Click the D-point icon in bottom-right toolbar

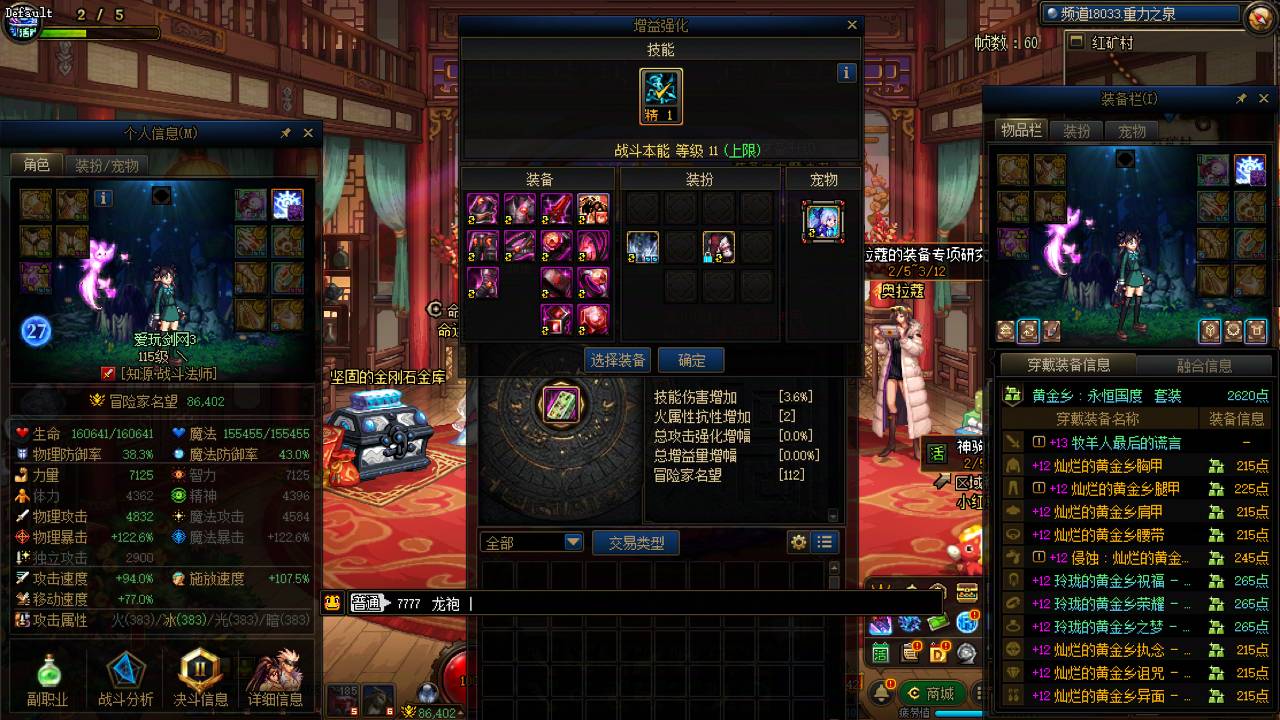(937, 654)
